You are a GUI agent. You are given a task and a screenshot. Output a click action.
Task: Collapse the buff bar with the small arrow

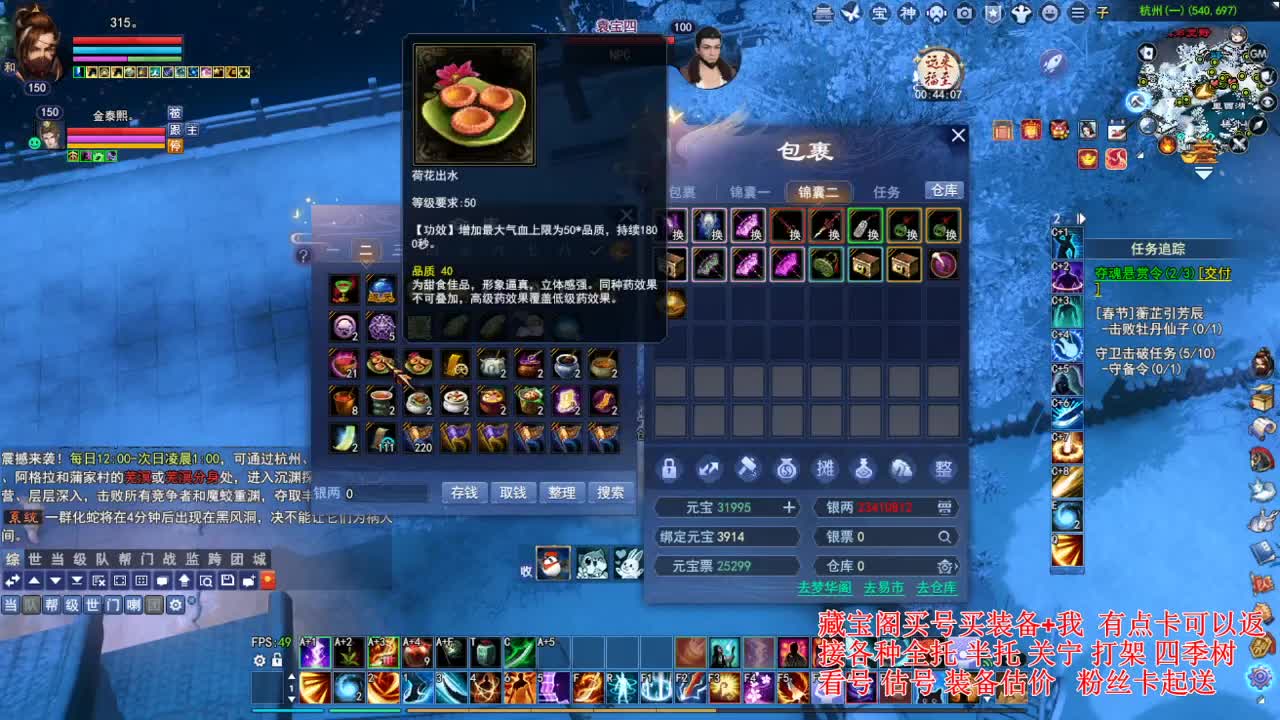[1081, 218]
